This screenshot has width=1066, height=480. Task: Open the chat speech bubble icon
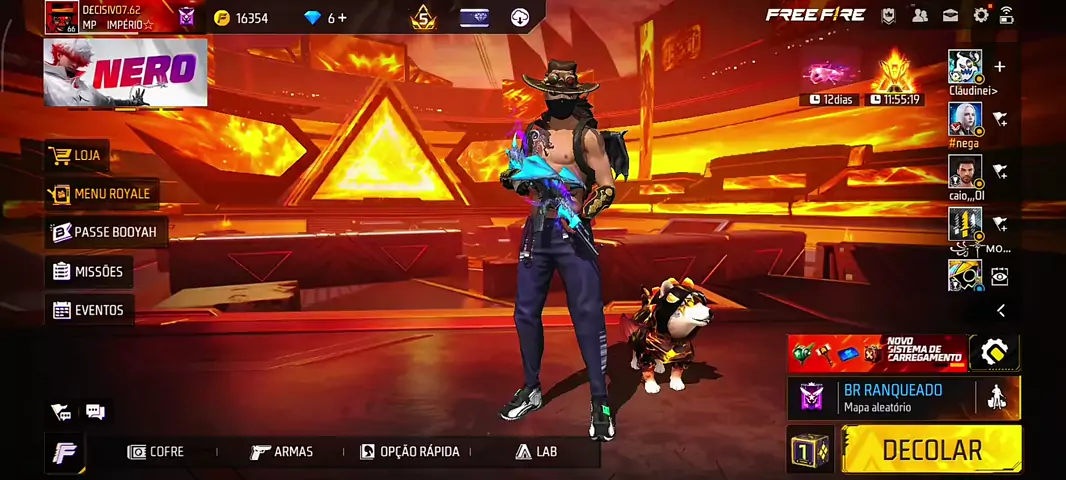[95, 411]
